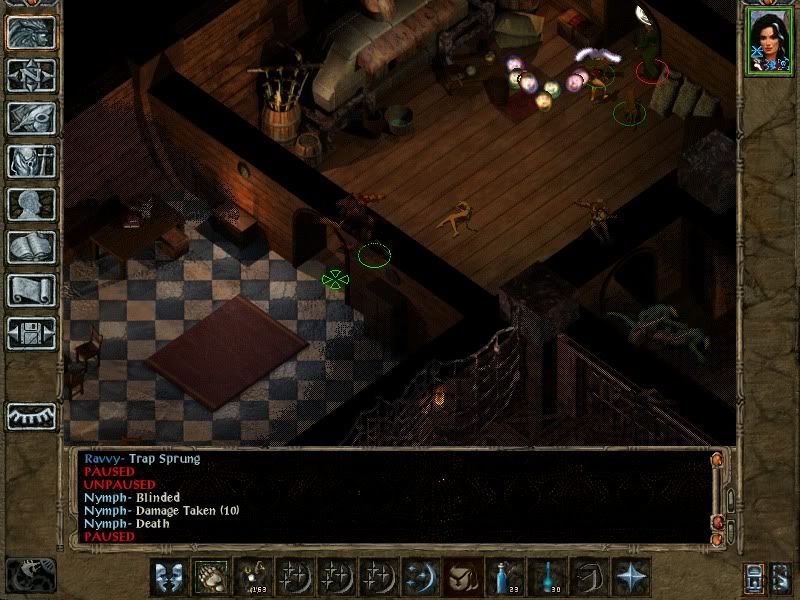Use the bear paw ability

coord(211,577)
